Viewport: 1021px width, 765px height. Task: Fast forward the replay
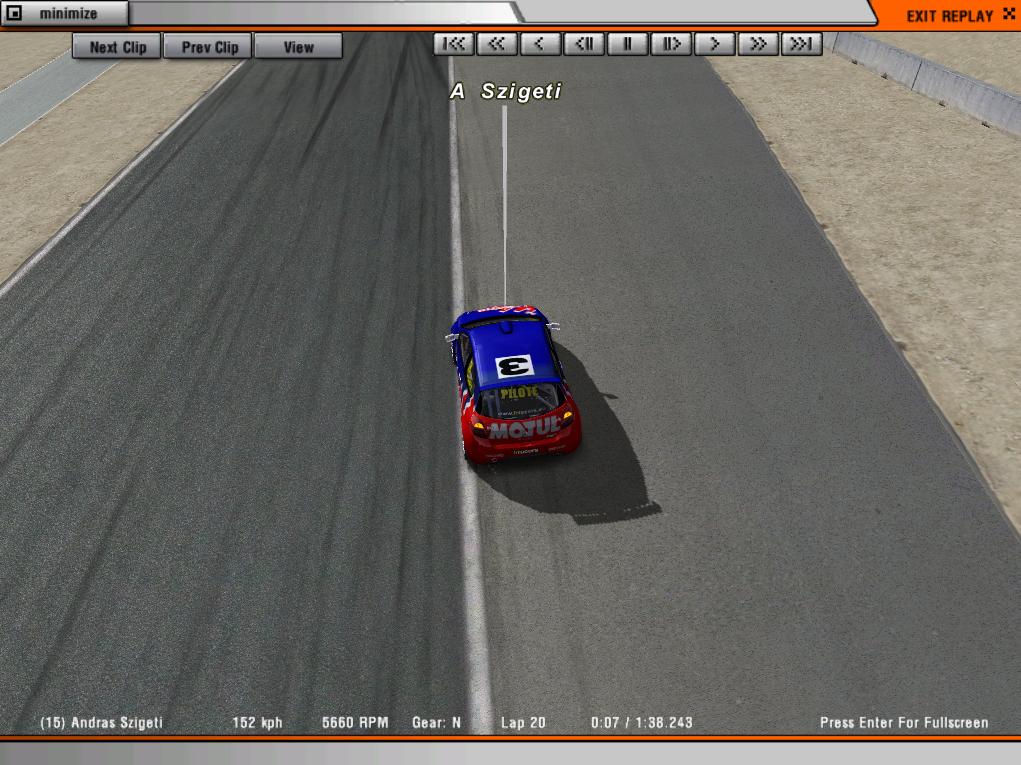[758, 44]
